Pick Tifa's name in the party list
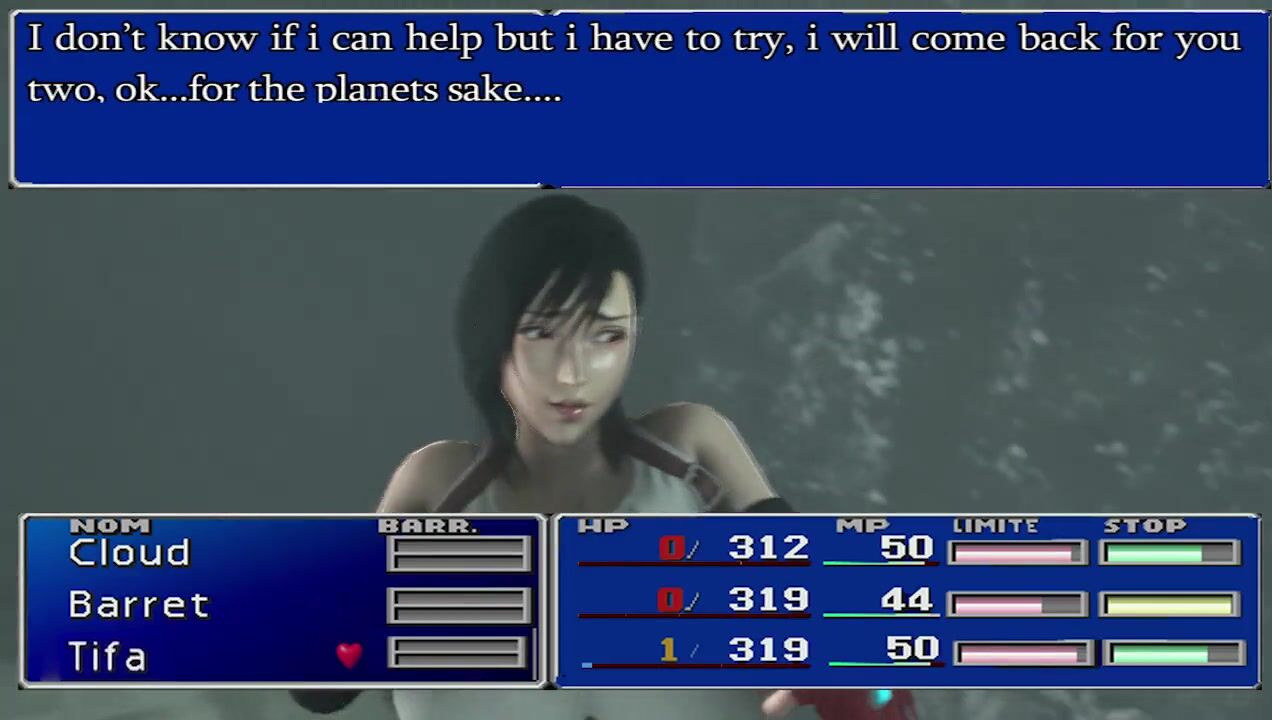This screenshot has height=720, width=1272. (x=107, y=657)
